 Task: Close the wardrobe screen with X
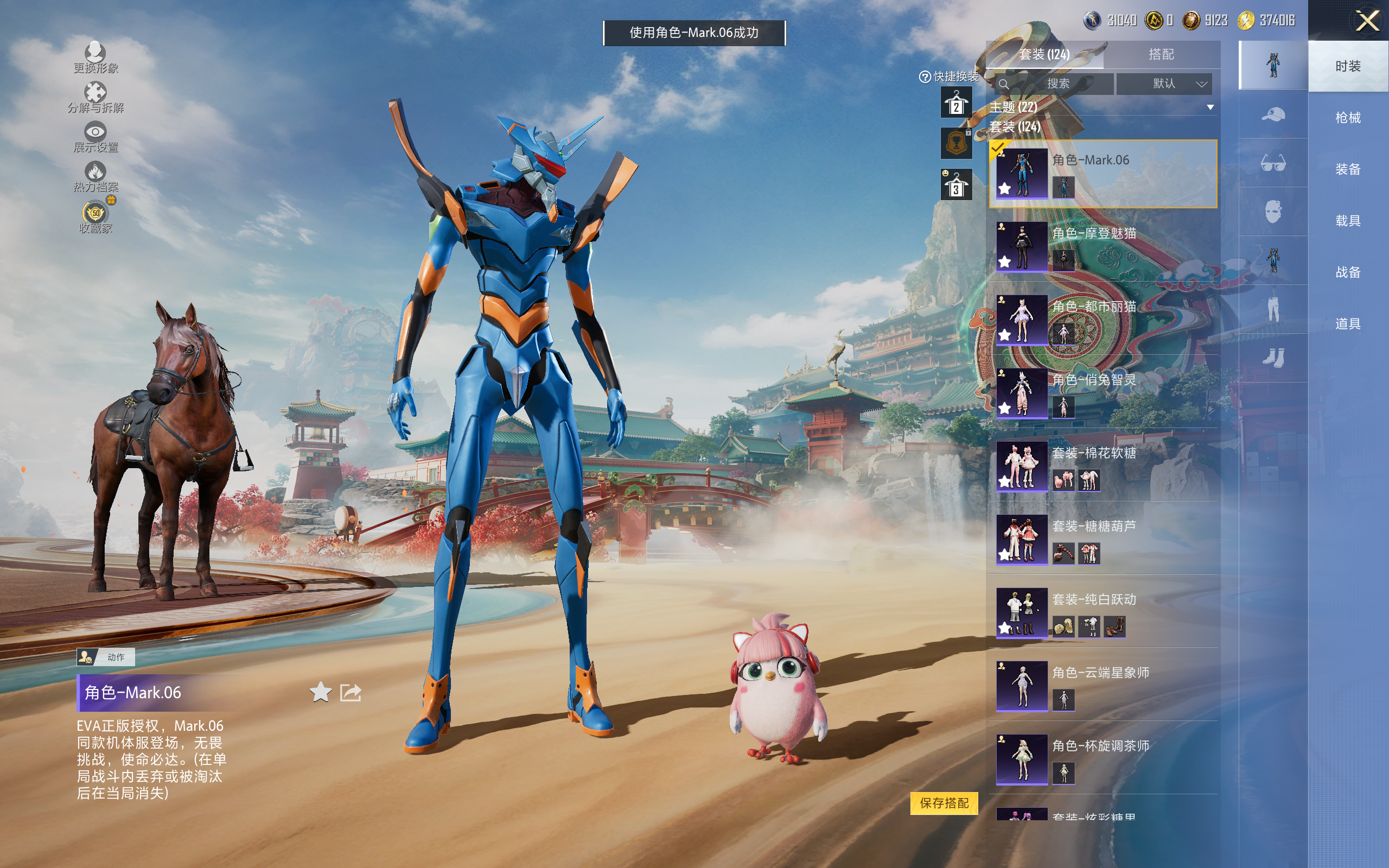point(1367,21)
